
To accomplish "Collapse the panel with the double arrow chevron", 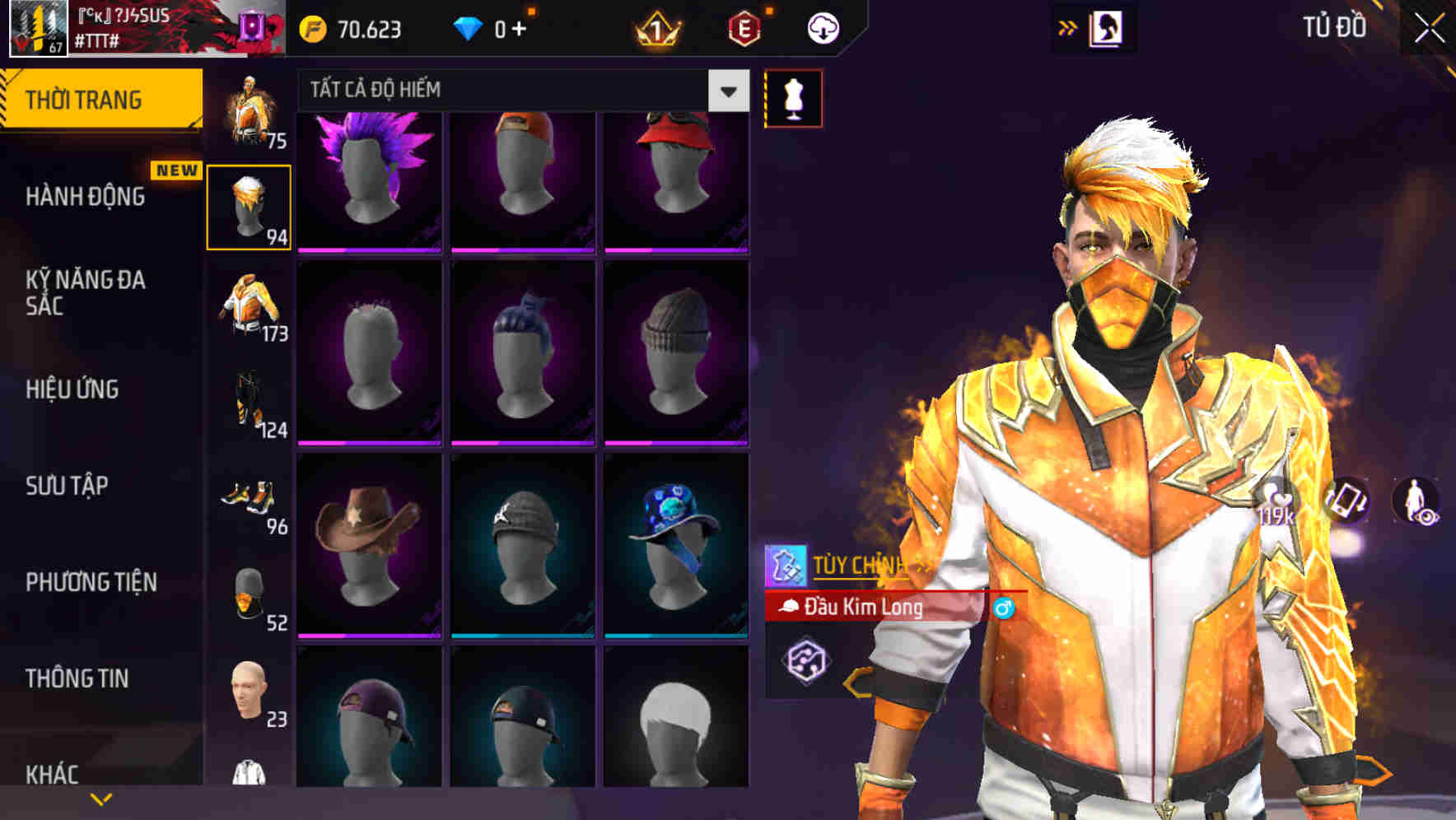I will [x=1068, y=27].
